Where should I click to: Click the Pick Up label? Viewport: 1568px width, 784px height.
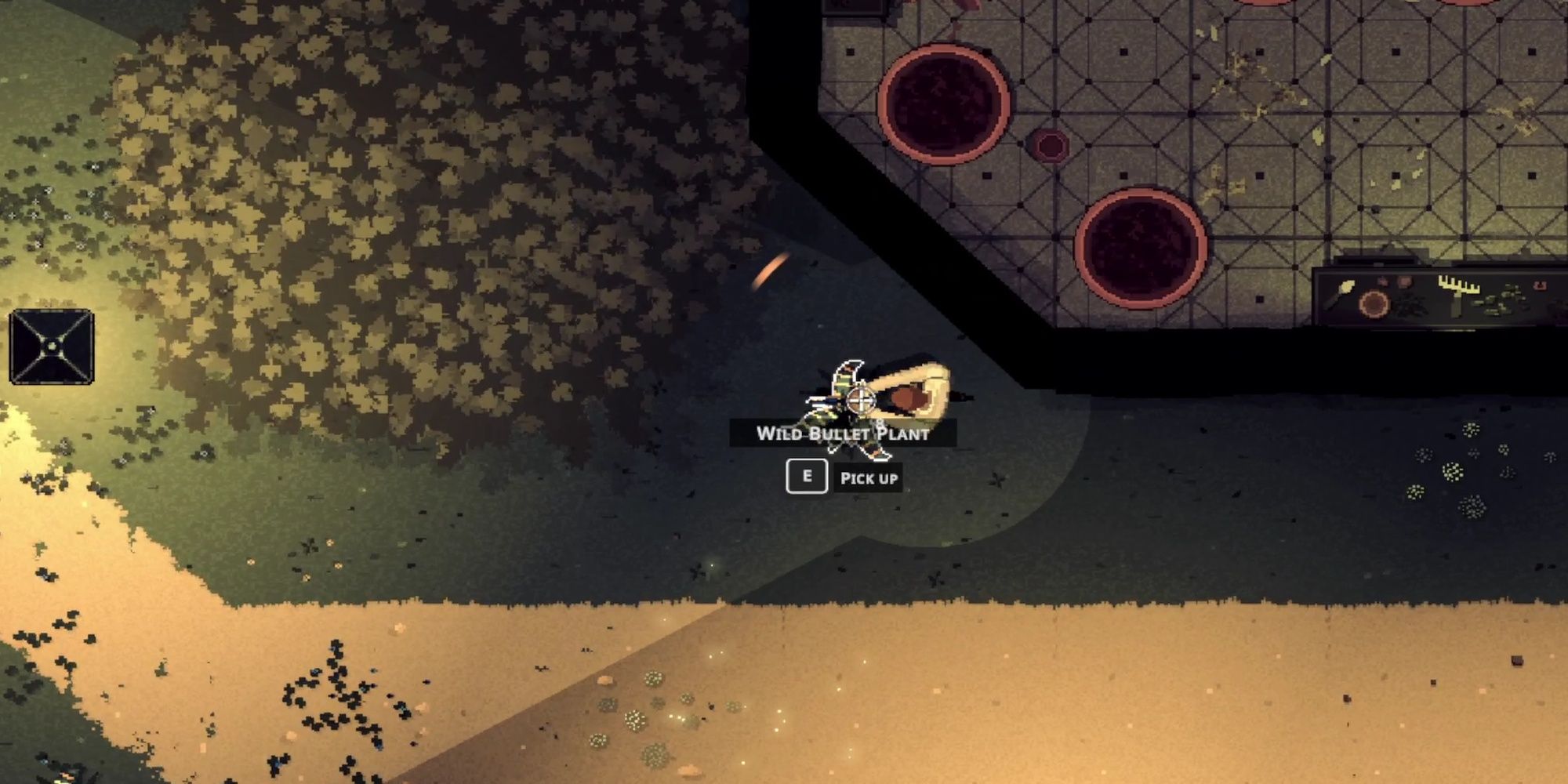870,477
